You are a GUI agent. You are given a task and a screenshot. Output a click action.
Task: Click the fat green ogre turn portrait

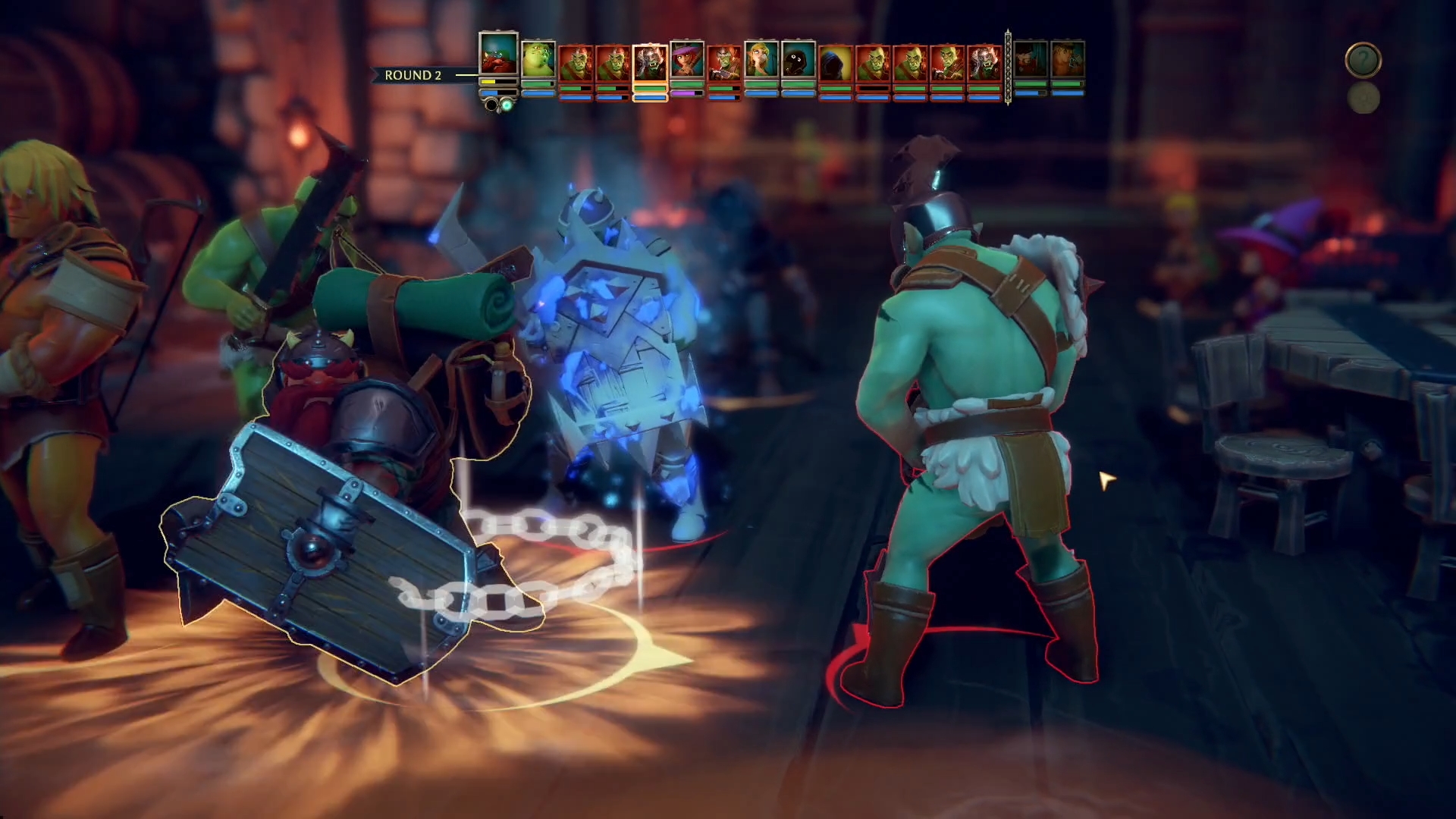click(538, 60)
